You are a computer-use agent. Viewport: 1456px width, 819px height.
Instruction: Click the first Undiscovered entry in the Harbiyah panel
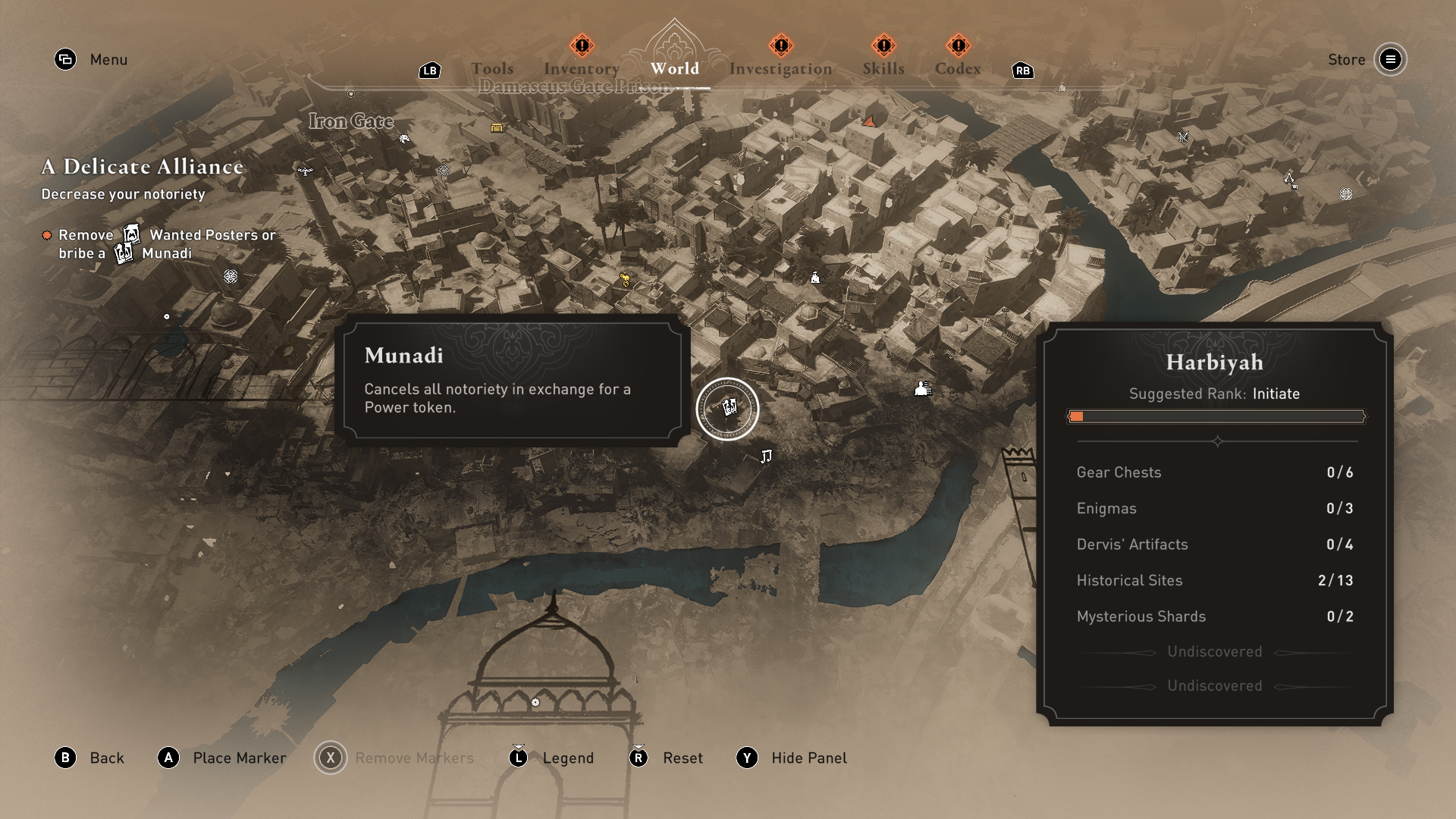1214,651
